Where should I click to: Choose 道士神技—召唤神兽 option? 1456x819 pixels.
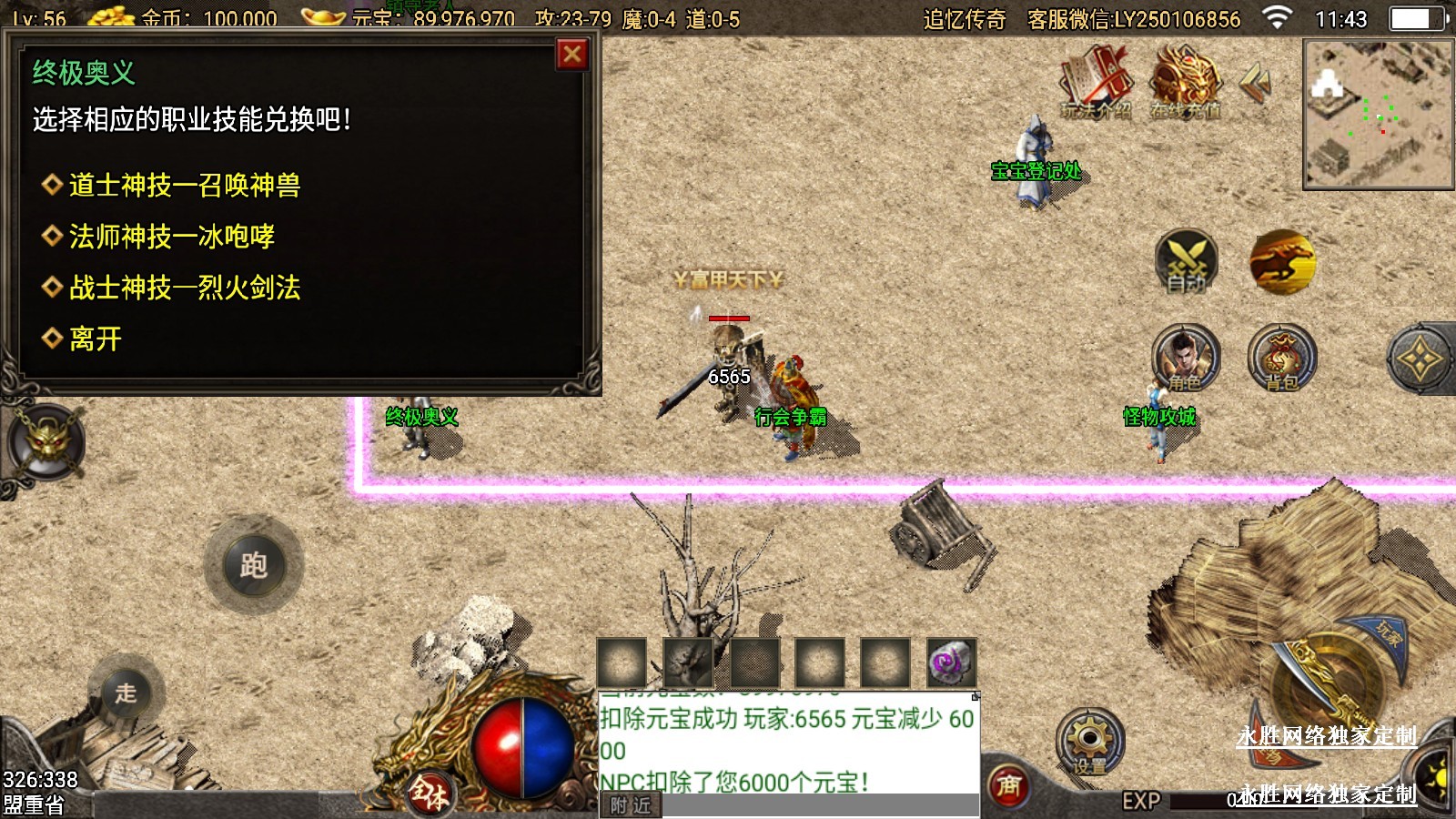pos(184,186)
